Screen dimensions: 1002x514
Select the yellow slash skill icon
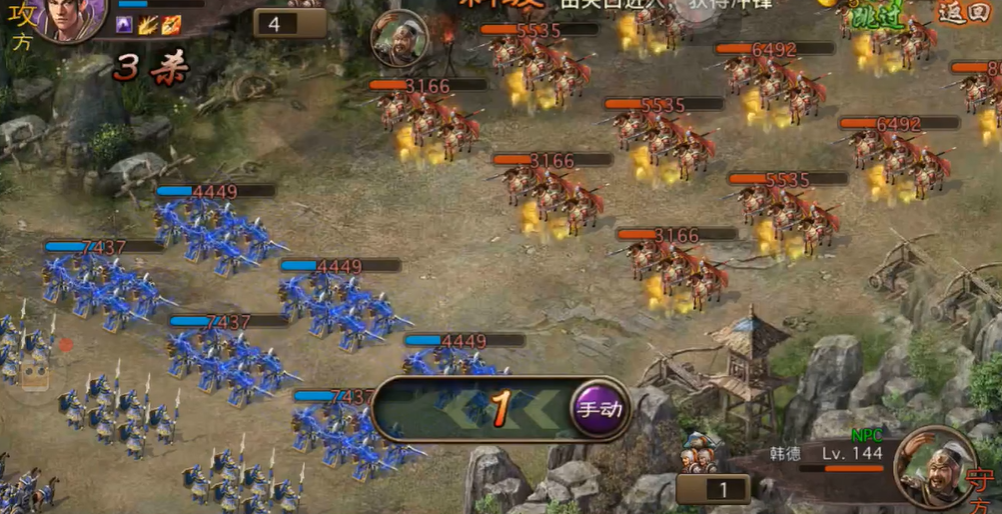[x=147, y=25]
